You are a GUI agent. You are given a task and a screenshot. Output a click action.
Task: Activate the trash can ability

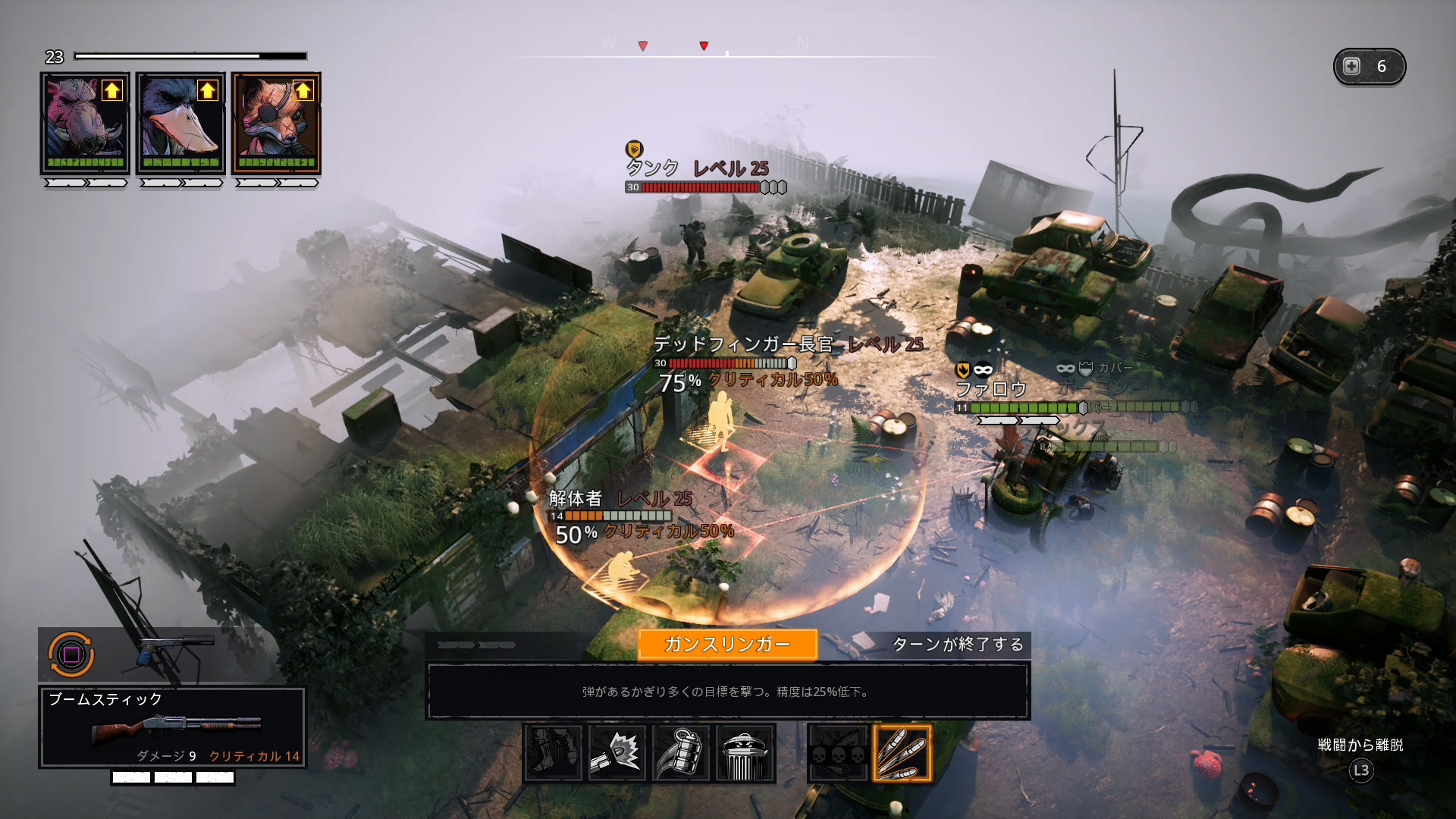tap(744, 753)
